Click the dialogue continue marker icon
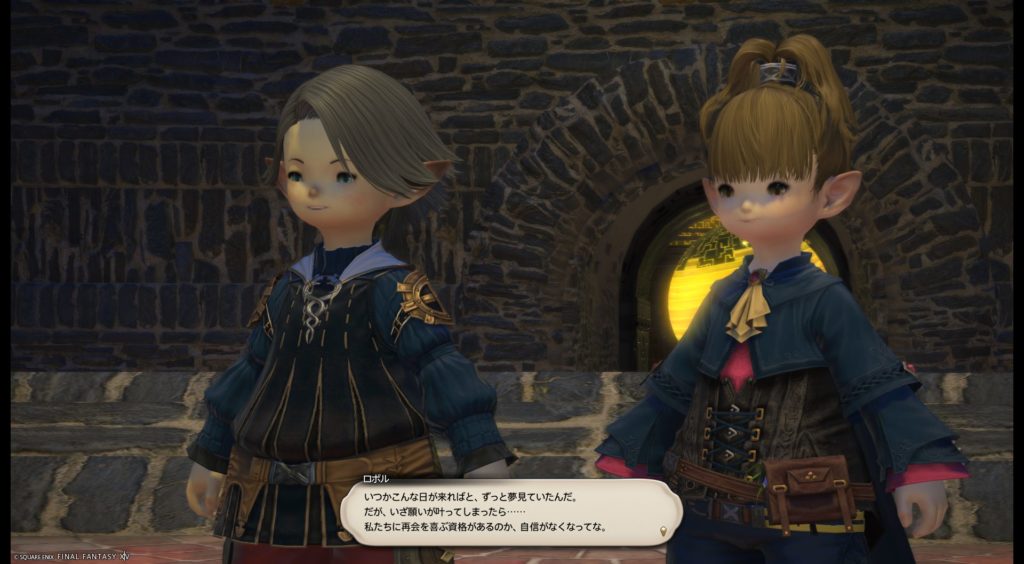1024x564 pixels. (x=663, y=528)
